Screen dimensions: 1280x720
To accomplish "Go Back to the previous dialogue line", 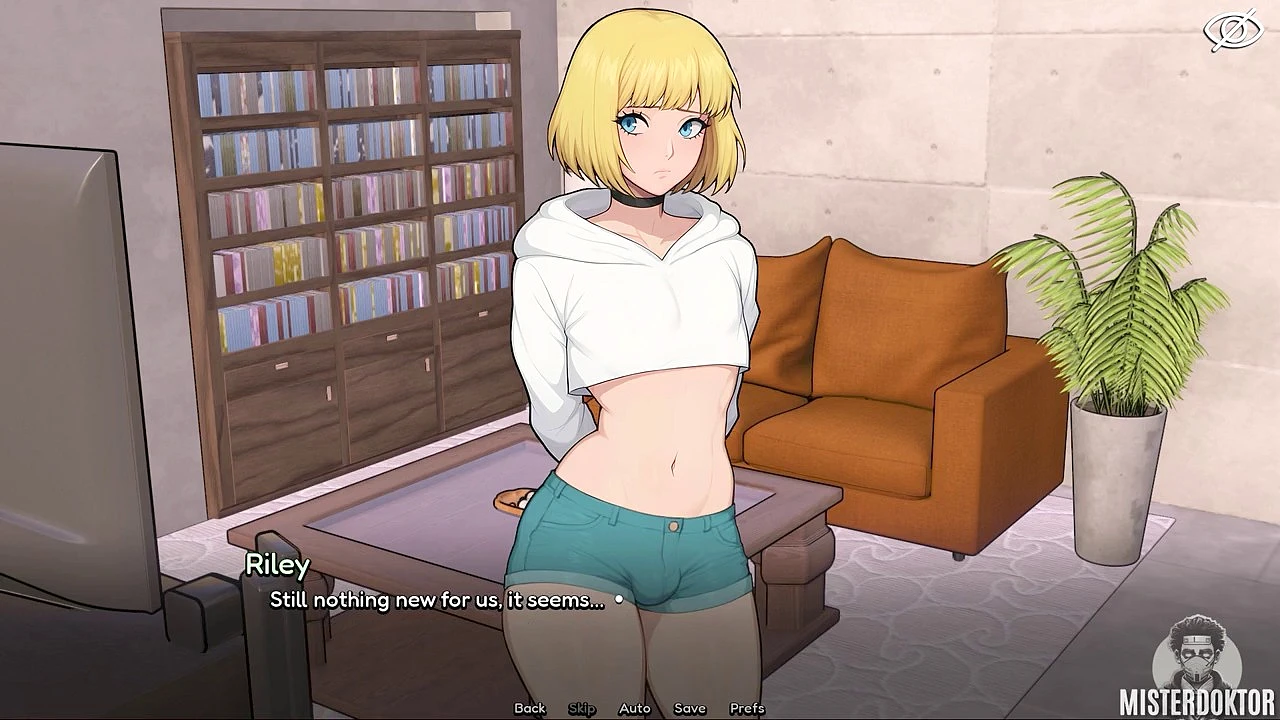I will (x=530, y=708).
